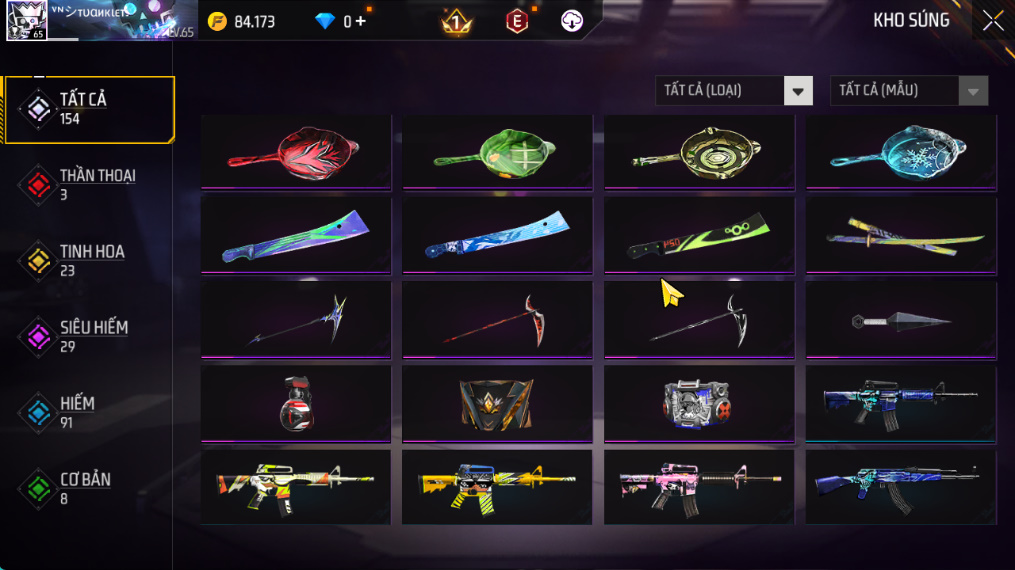Select the red pan skin
This screenshot has width=1015, height=570.
pyautogui.click(x=296, y=151)
